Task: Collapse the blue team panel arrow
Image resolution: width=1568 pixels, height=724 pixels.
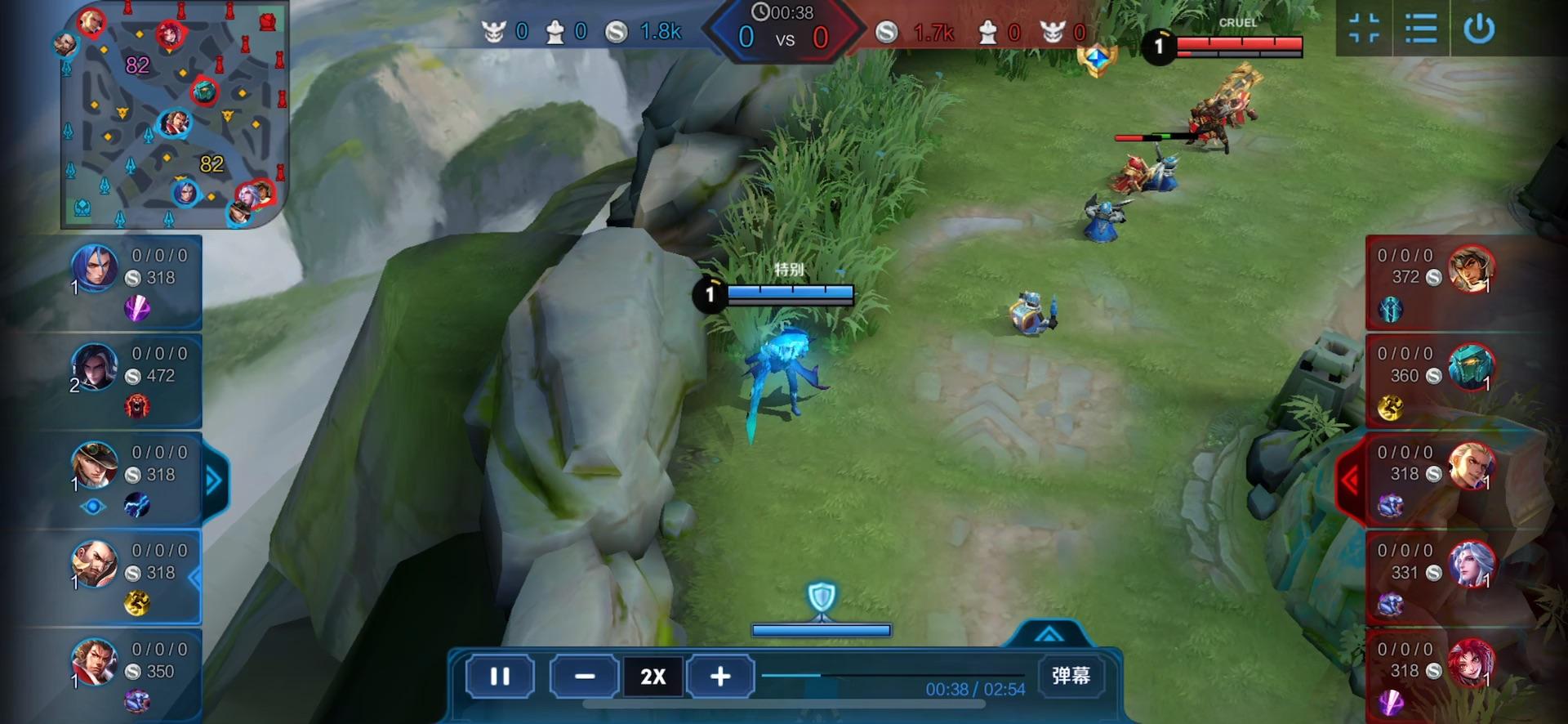Action: [x=214, y=480]
